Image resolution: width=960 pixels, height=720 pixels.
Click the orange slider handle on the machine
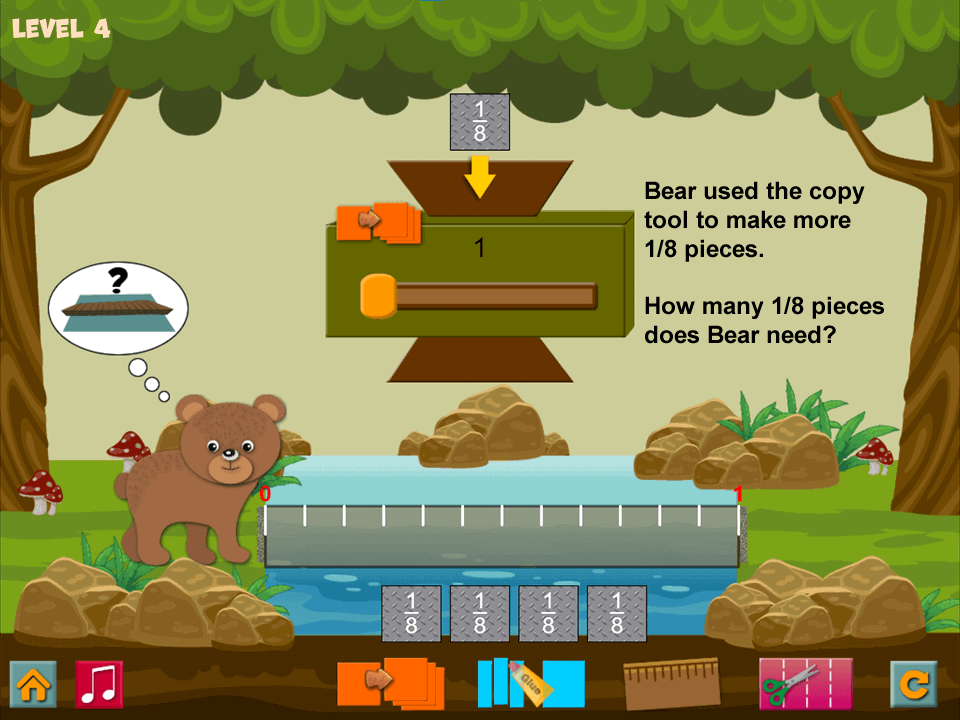378,296
